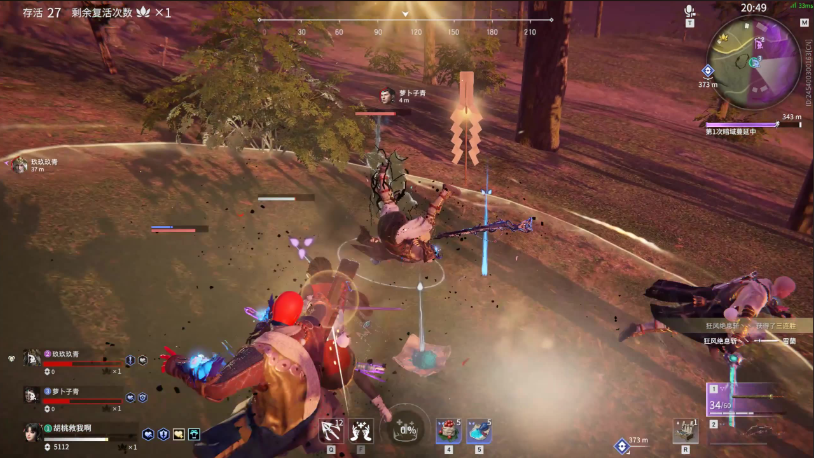The image size is (814, 458).
Task: Click the cyan mushroom buff icon
Action: 194,434
